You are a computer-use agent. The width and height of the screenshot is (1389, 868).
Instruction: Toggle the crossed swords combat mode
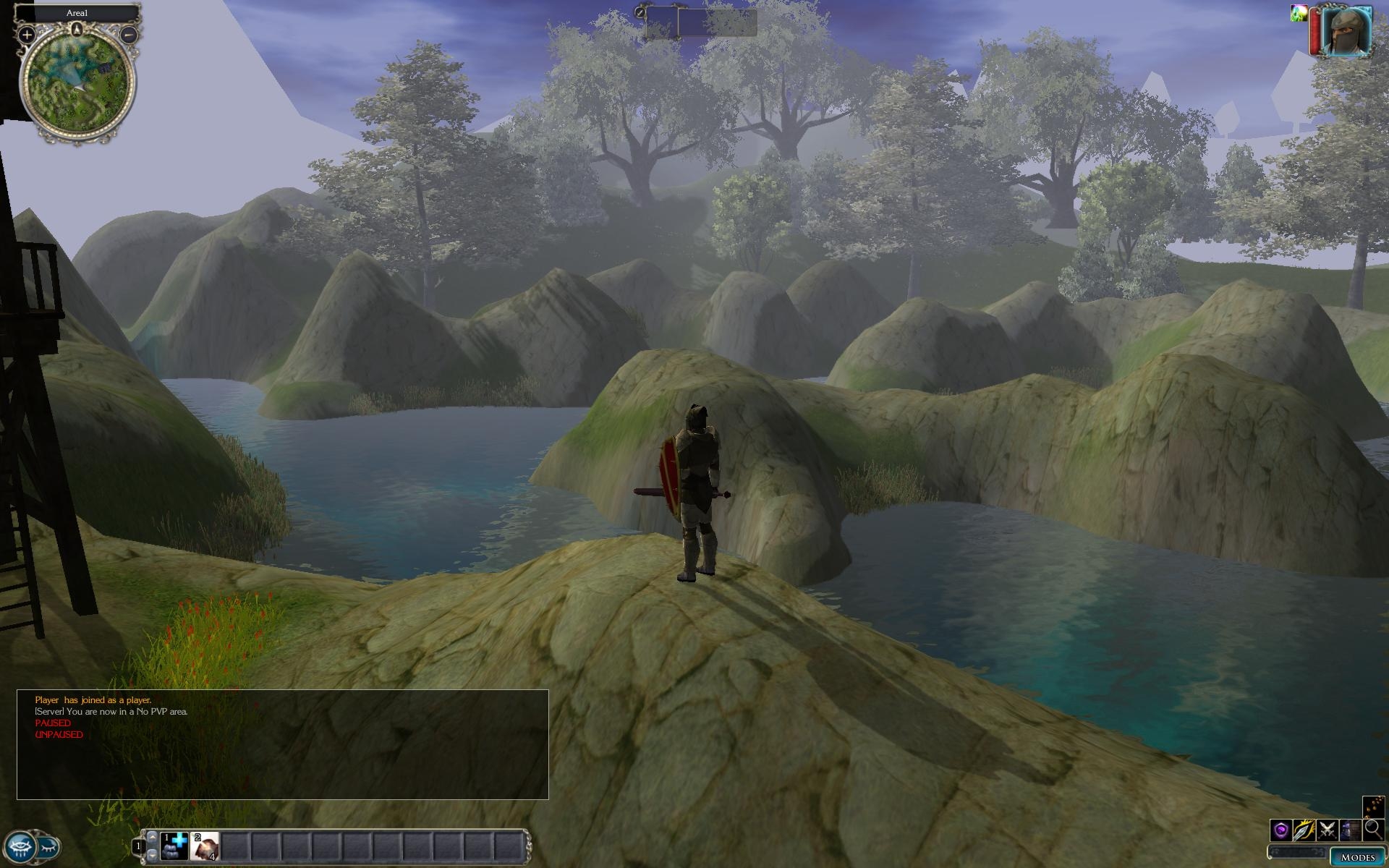1328,830
